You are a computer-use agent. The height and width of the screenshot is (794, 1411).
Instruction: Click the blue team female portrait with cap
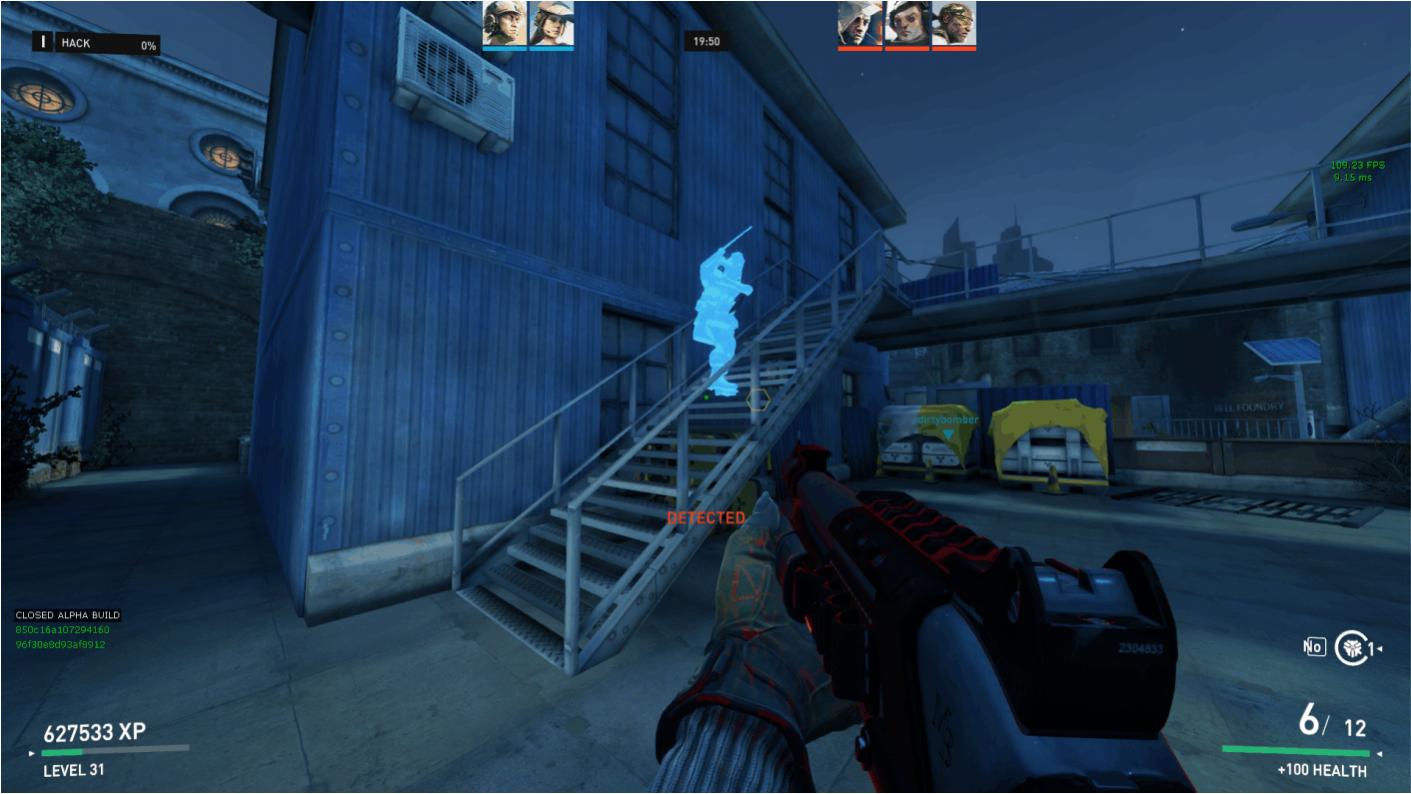point(551,23)
